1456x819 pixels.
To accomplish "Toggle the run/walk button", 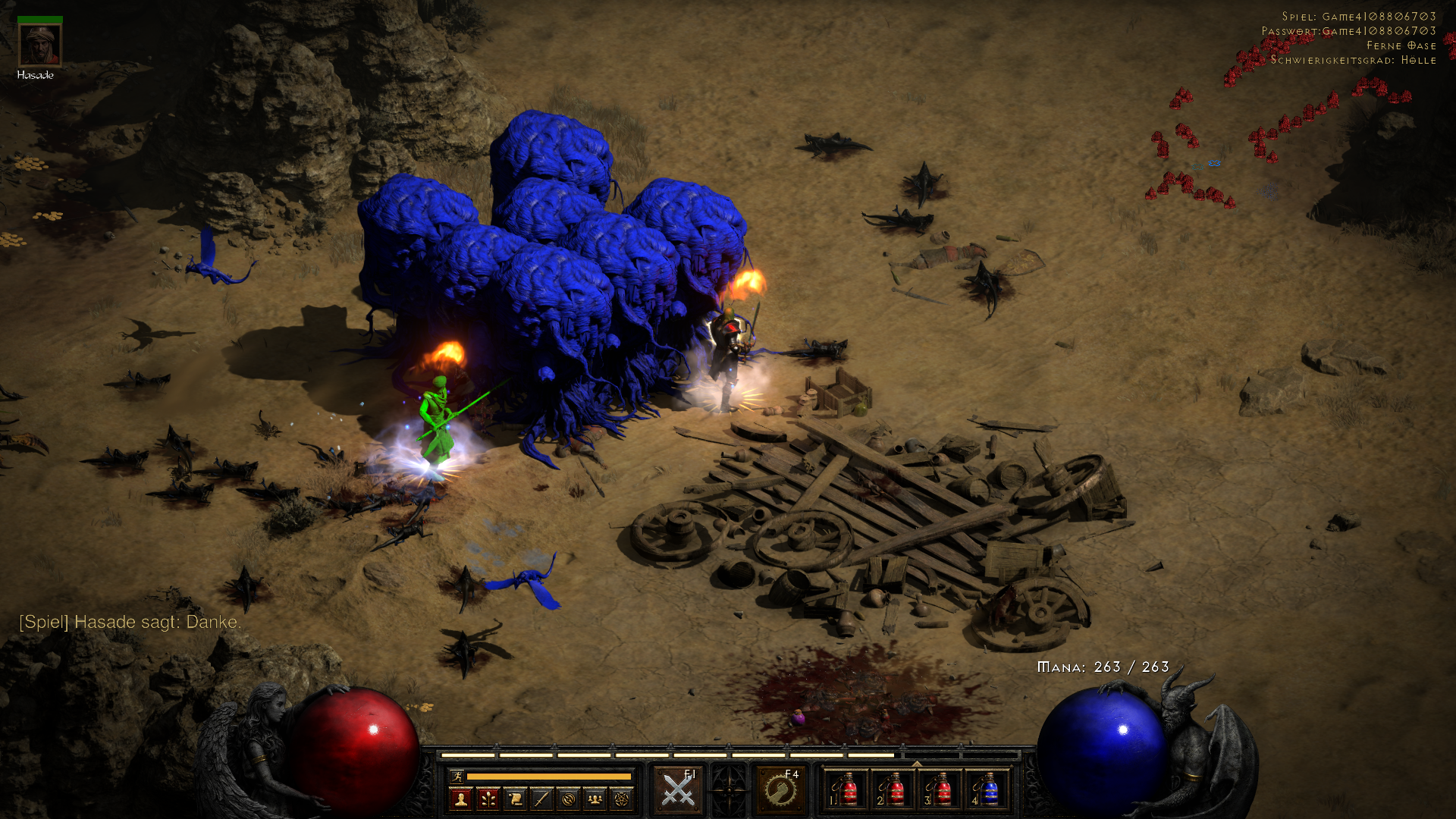I will [x=457, y=776].
